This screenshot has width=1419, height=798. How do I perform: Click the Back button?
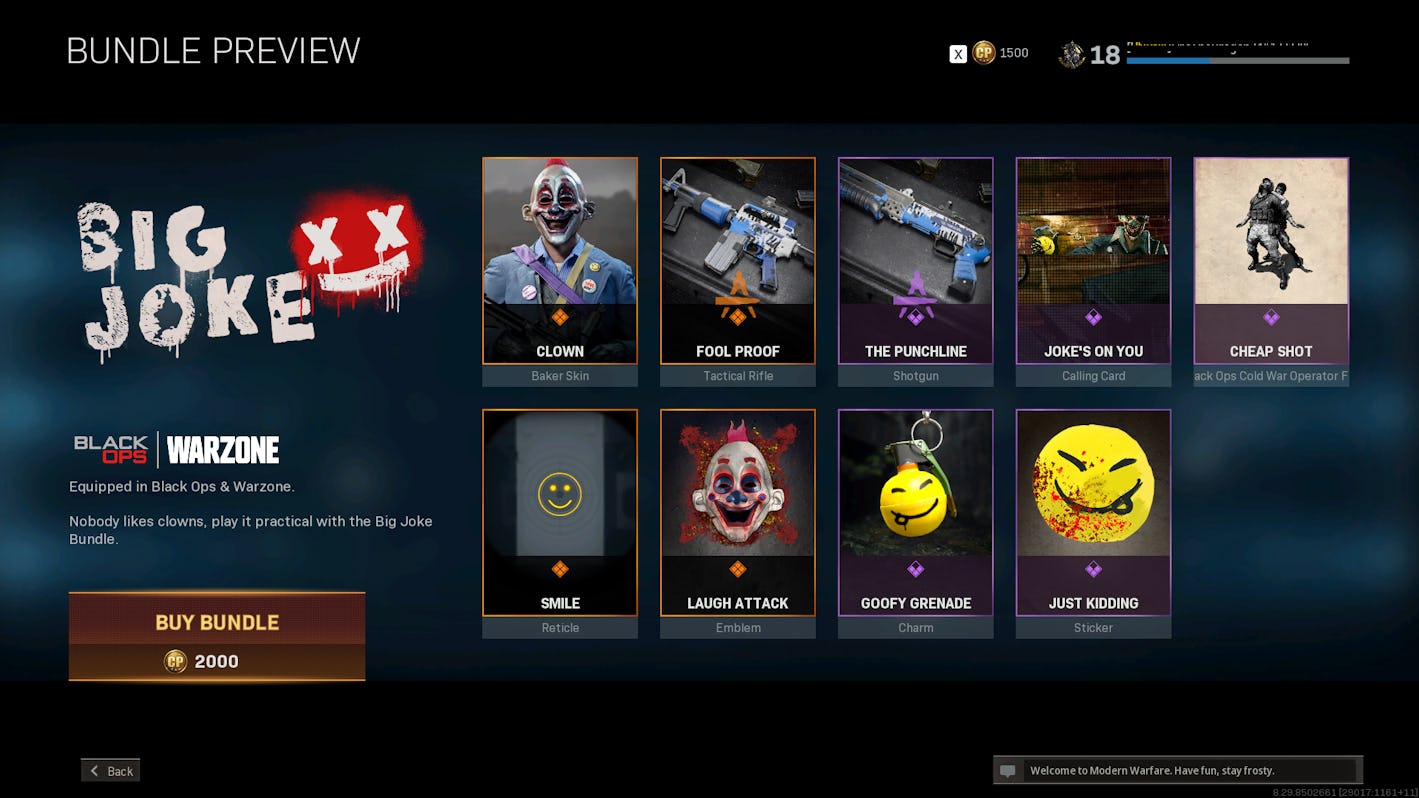click(110, 770)
